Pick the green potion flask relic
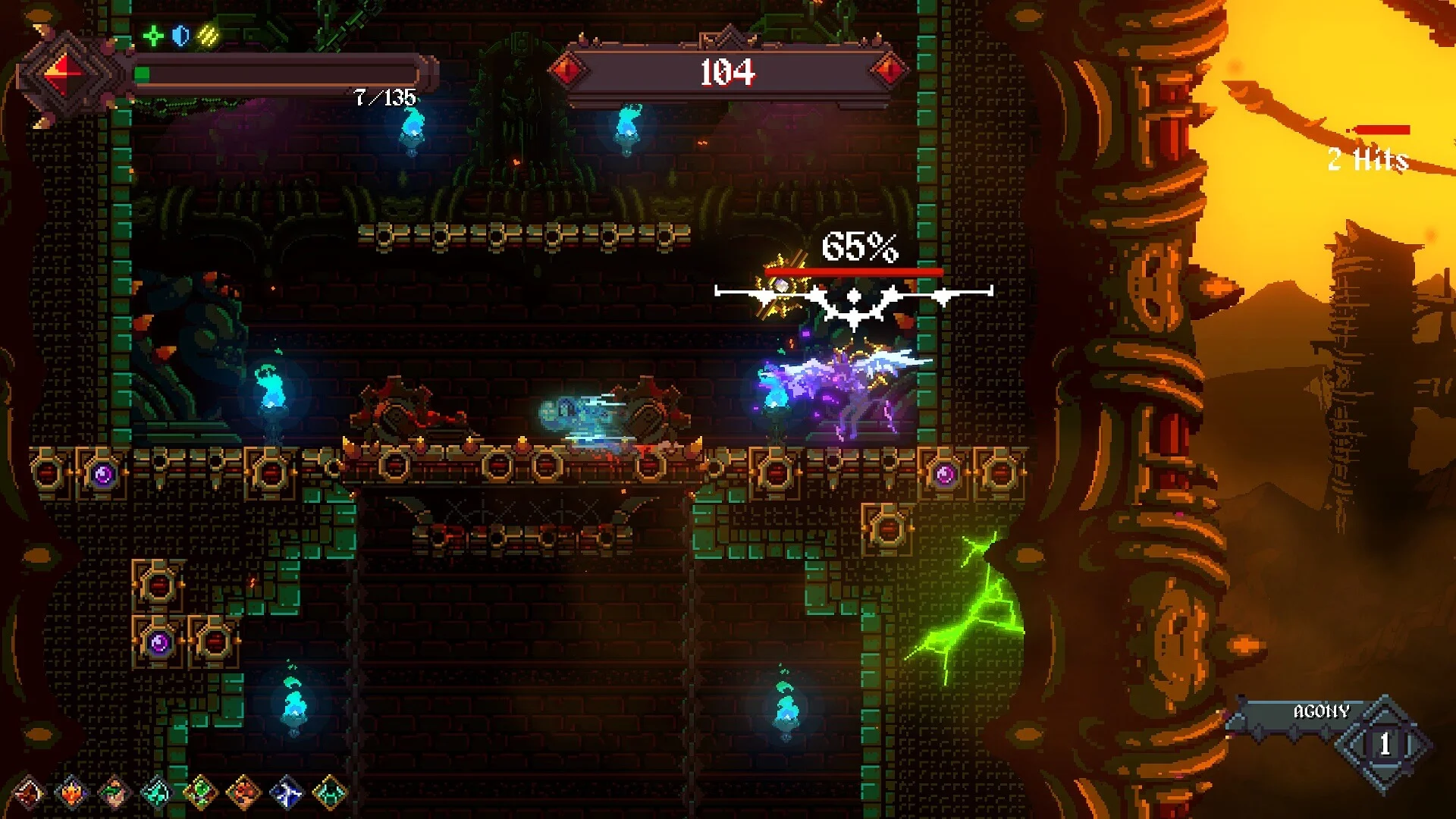Image resolution: width=1456 pixels, height=819 pixels. [x=200, y=793]
